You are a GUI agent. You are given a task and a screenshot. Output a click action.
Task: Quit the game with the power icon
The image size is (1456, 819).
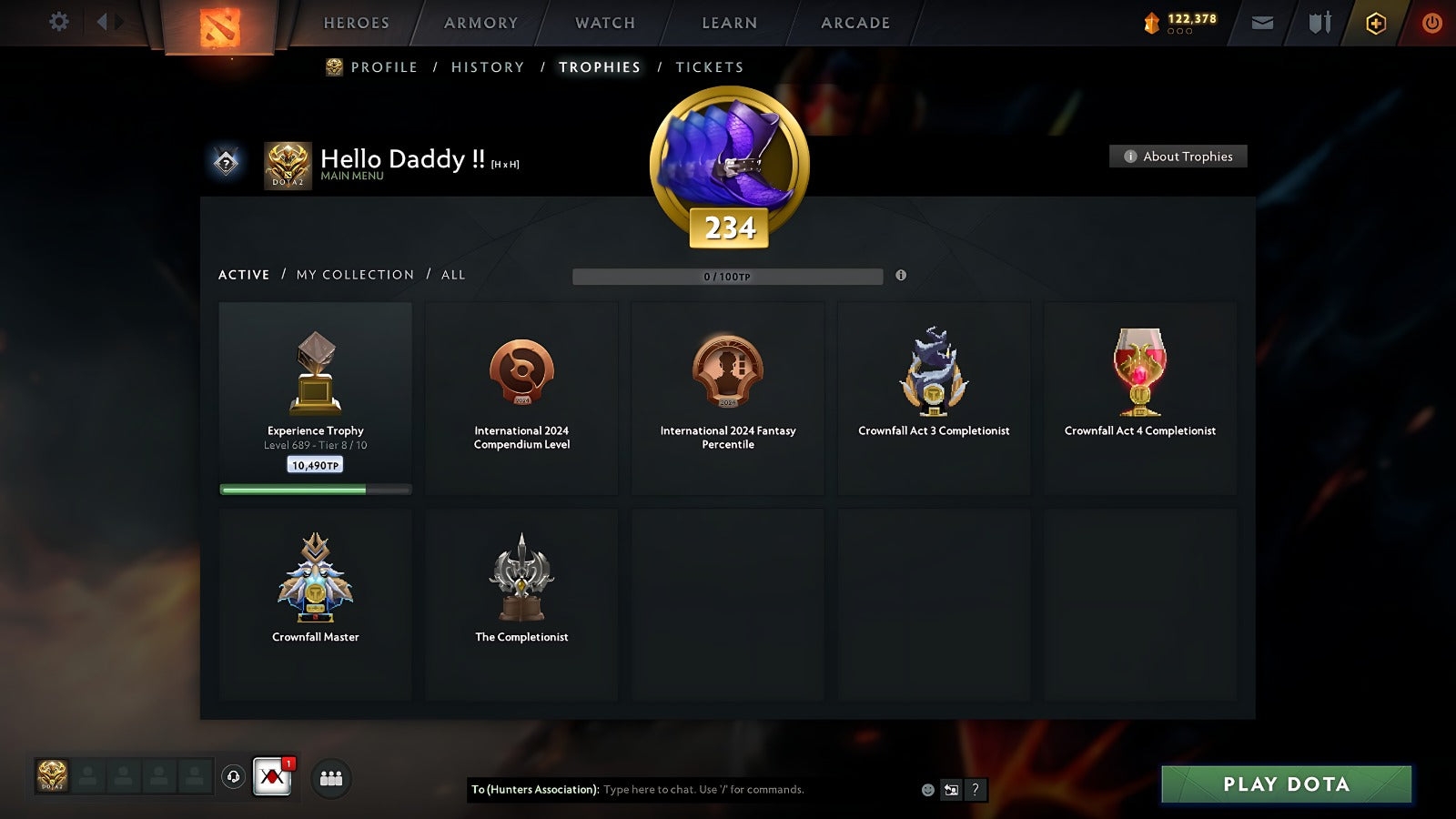tap(1431, 23)
